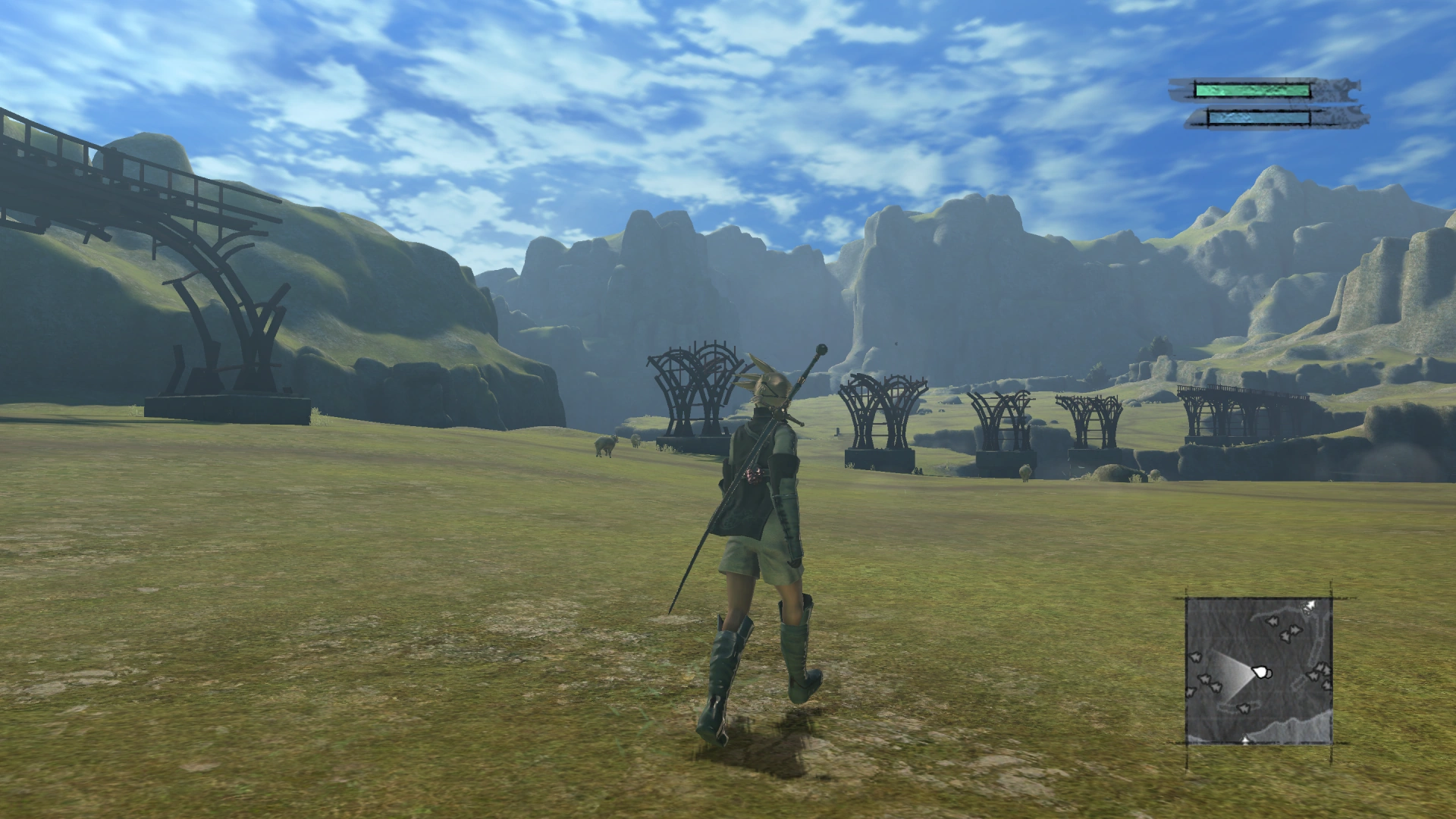The height and width of the screenshot is (819, 1456).
Task: Select the player arrow on the minimap
Action: [x=1261, y=672]
